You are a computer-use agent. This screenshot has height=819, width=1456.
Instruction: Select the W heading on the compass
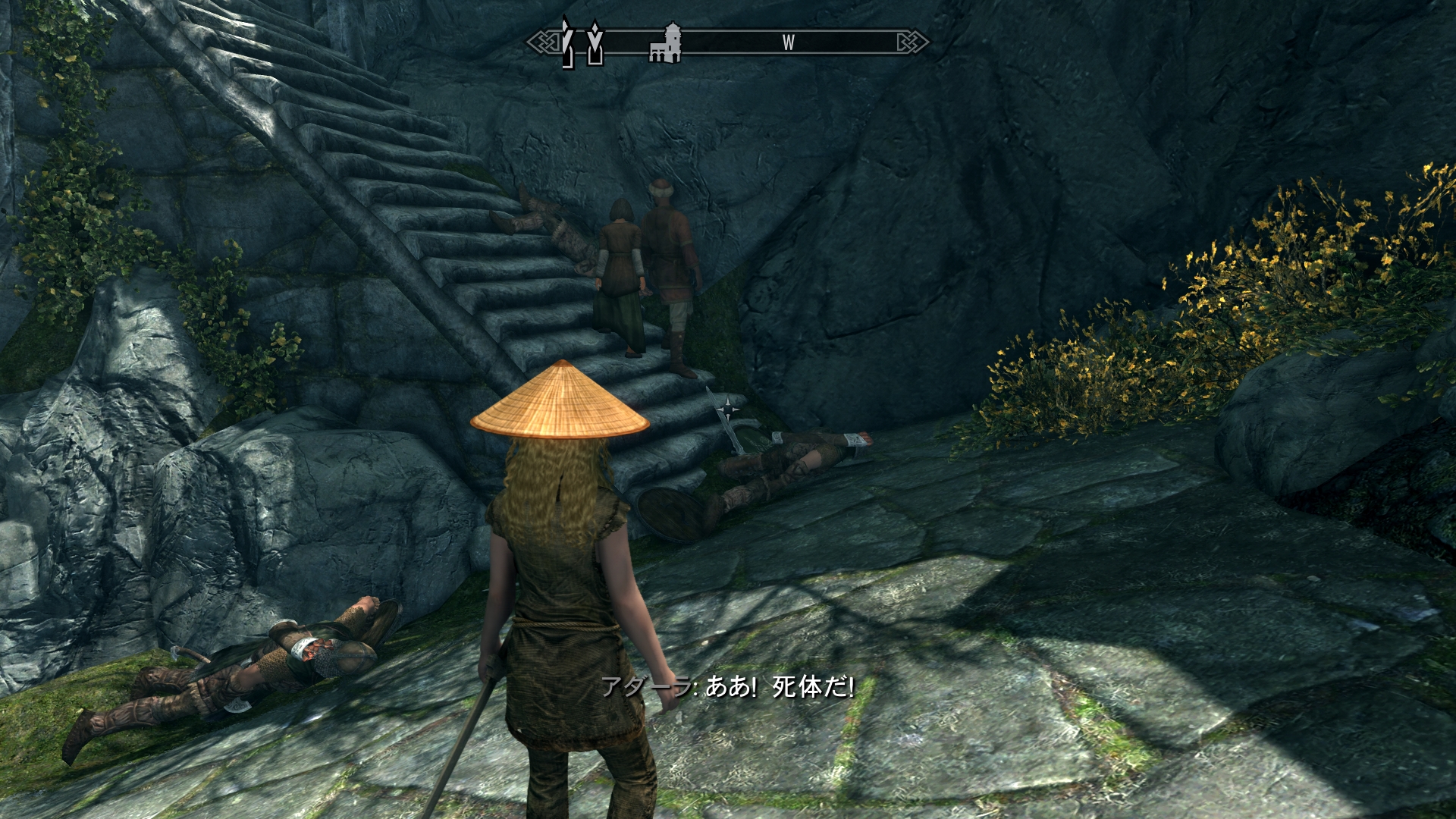pos(788,43)
